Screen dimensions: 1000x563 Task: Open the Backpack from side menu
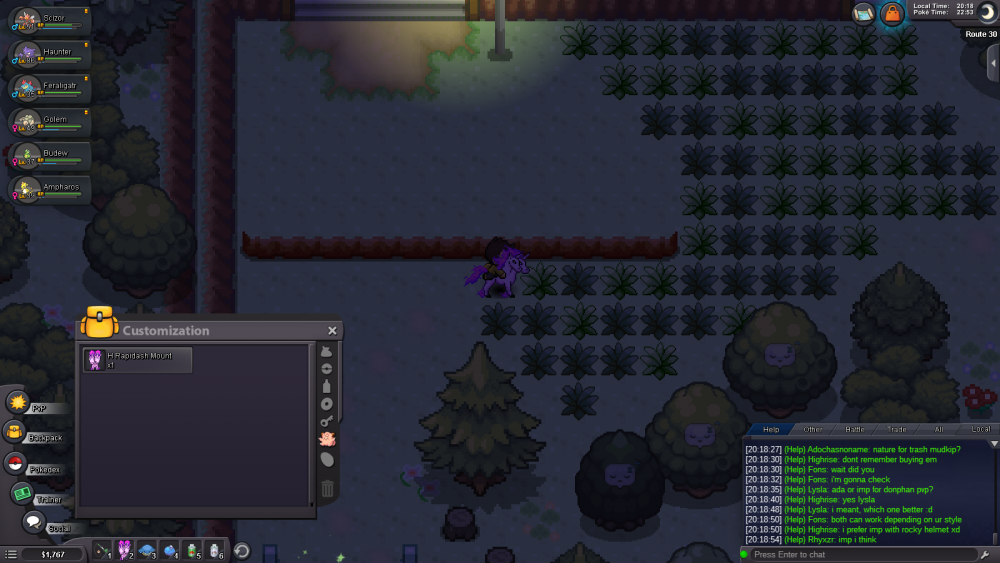point(16,432)
